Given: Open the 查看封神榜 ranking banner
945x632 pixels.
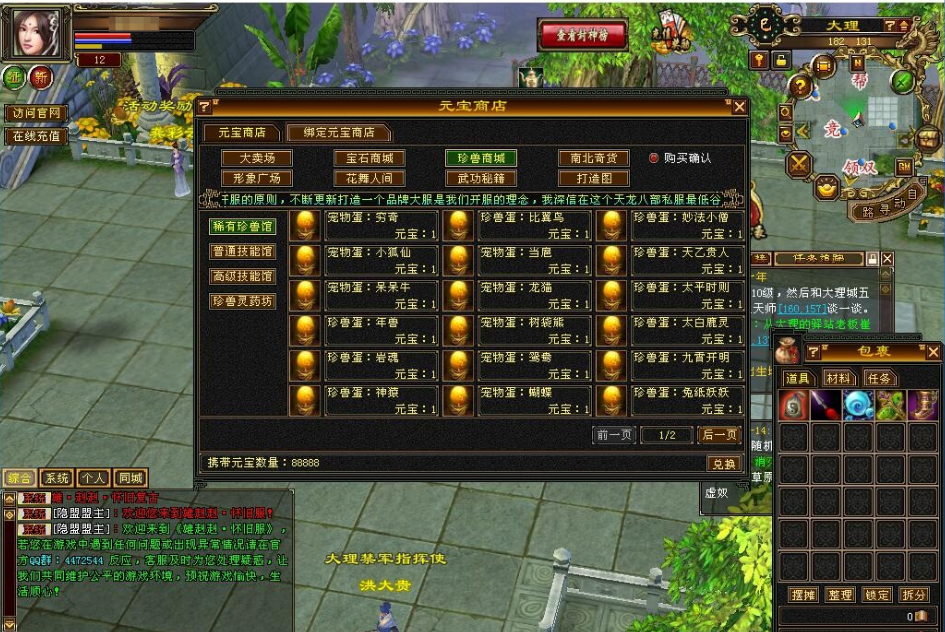Looking at the screenshot, I should click(583, 36).
